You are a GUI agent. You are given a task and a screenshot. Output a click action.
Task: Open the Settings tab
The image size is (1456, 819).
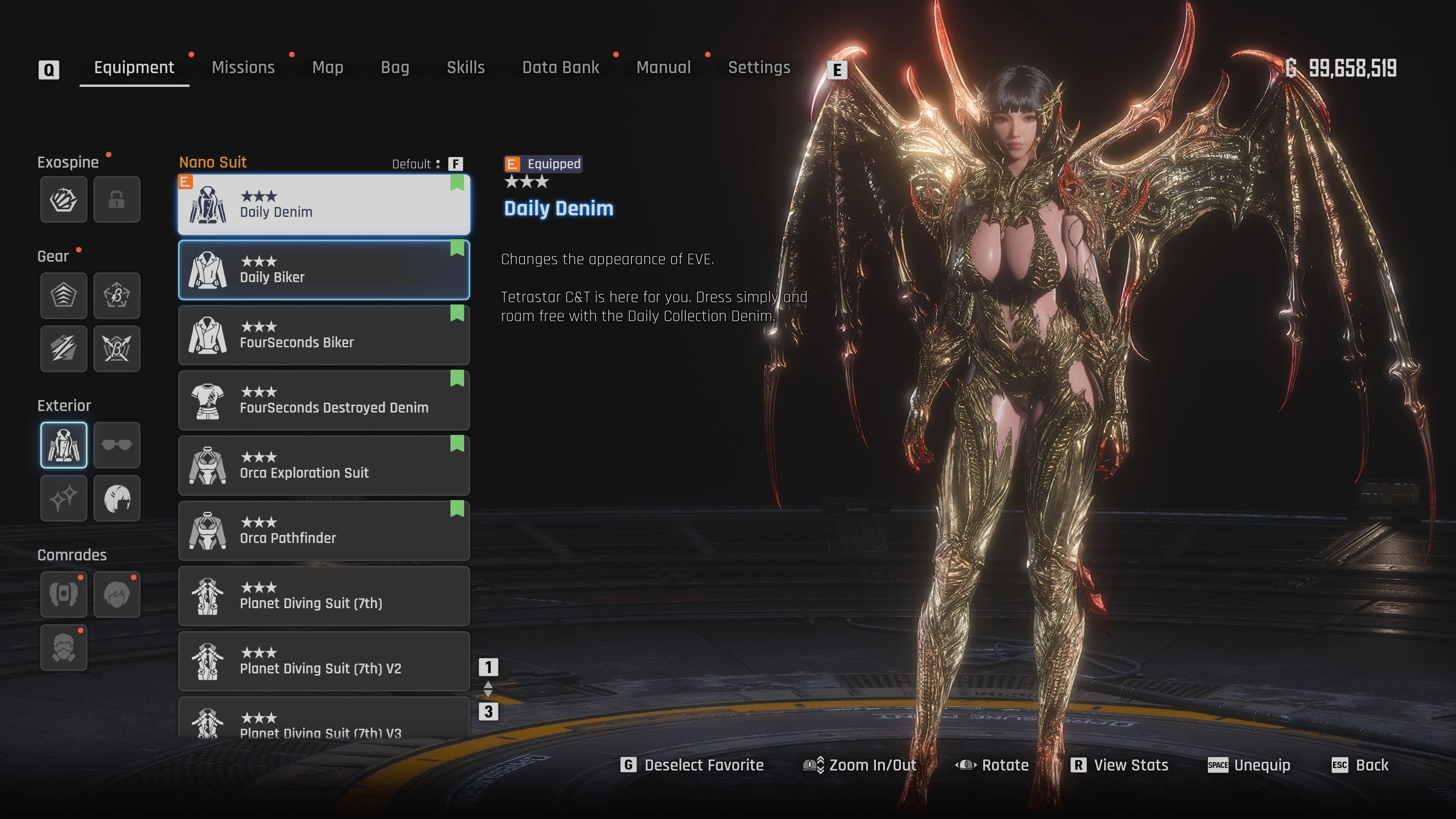coord(759,68)
